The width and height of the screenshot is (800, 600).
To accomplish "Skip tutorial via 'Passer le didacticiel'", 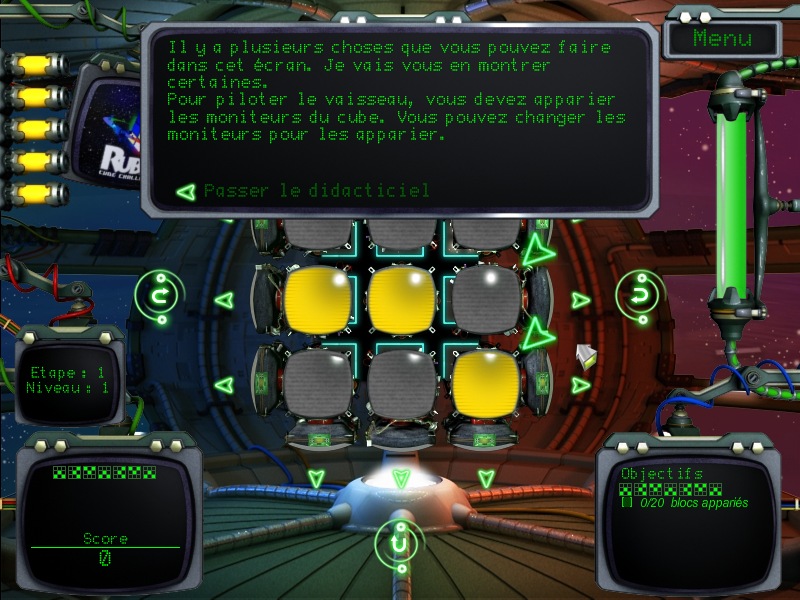I will click(x=316, y=190).
